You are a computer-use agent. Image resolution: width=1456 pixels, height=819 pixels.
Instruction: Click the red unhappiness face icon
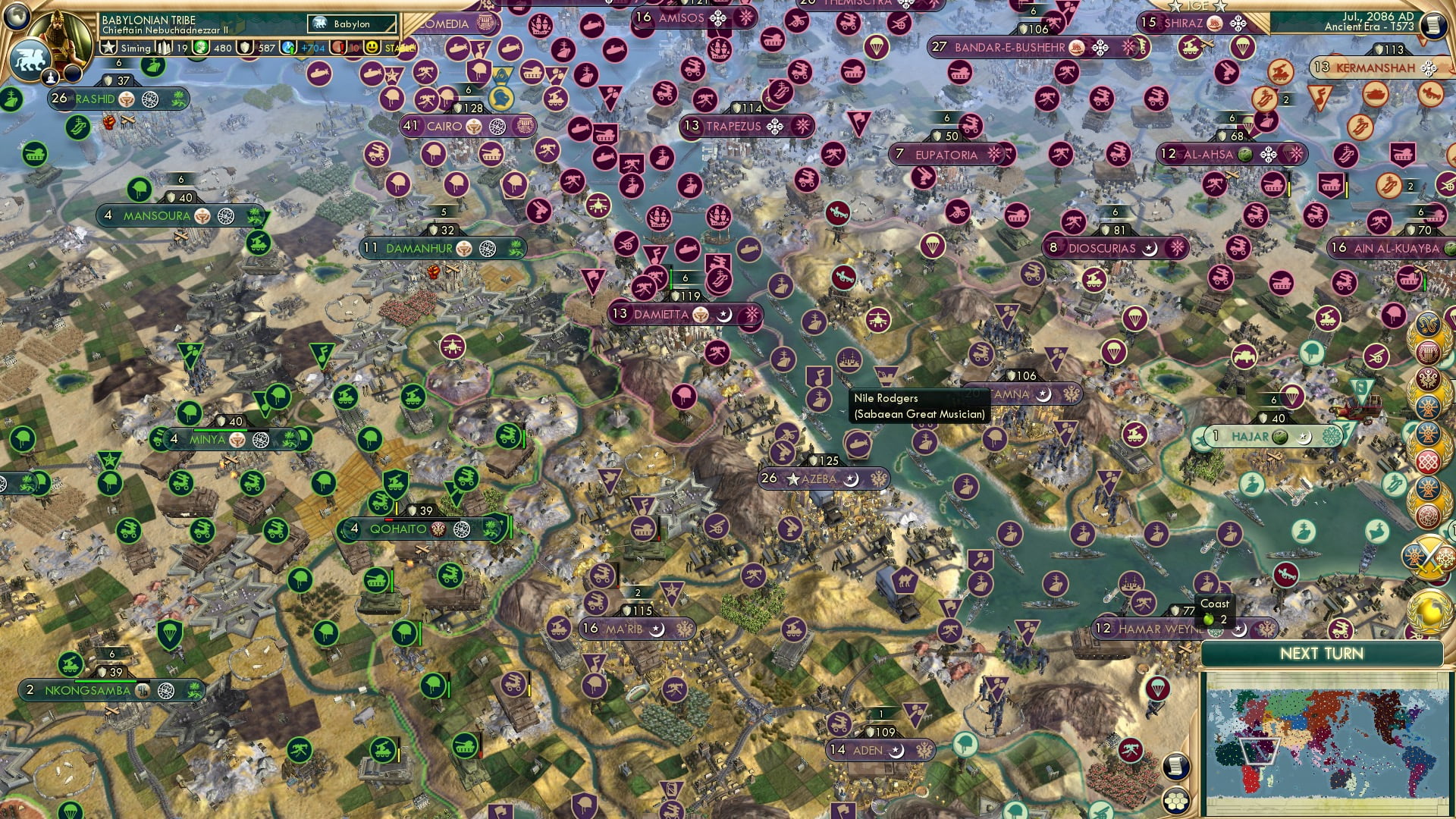click(338, 48)
